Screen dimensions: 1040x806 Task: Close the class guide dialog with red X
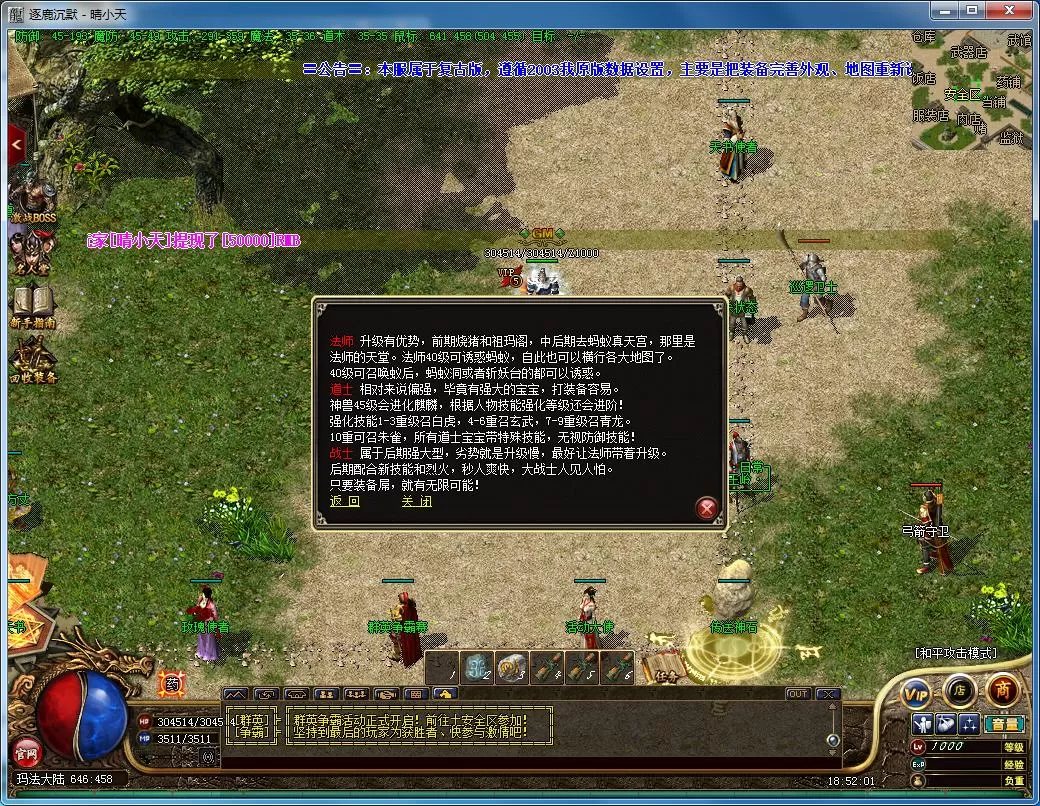point(707,508)
